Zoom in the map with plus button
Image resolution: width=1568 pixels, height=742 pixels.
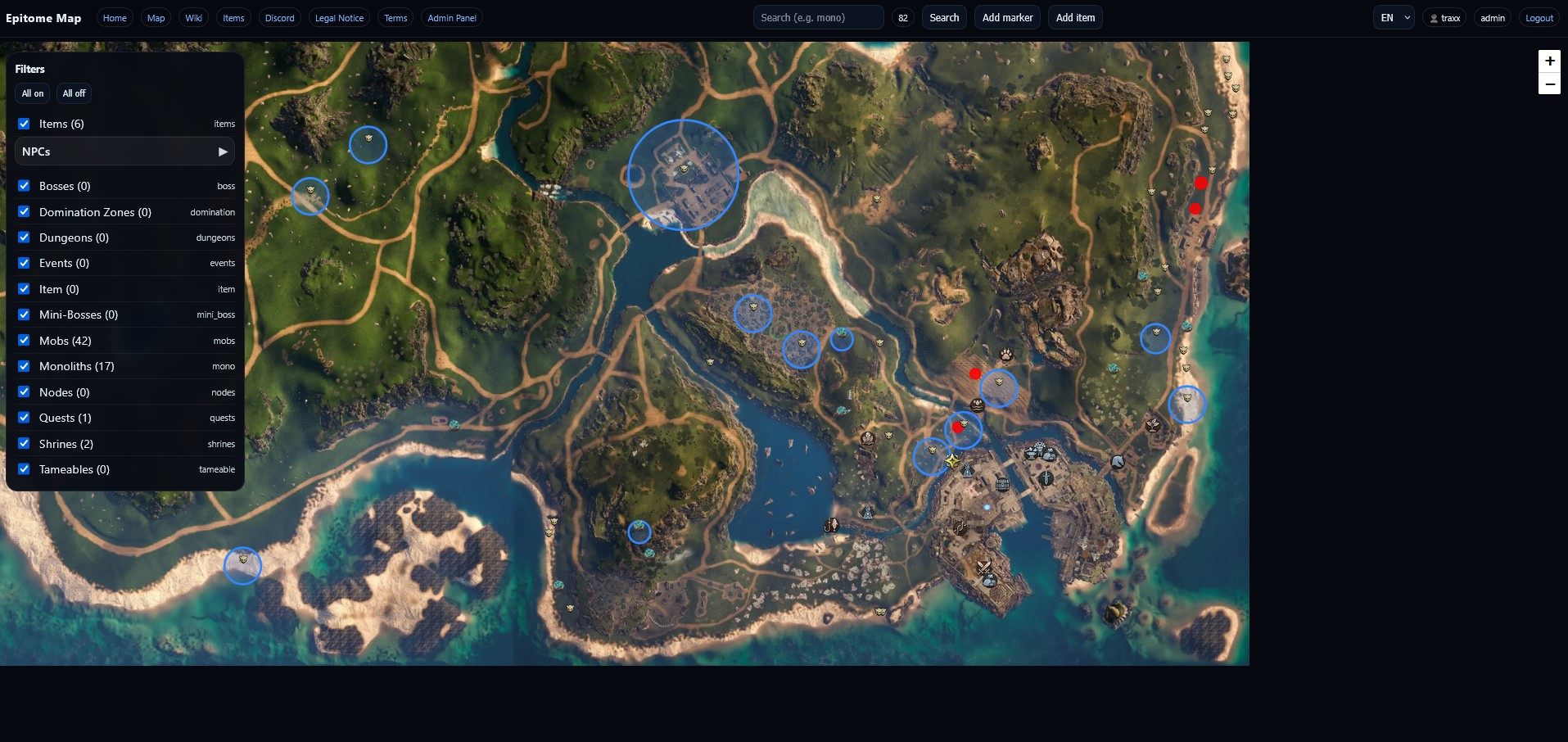point(1548,61)
